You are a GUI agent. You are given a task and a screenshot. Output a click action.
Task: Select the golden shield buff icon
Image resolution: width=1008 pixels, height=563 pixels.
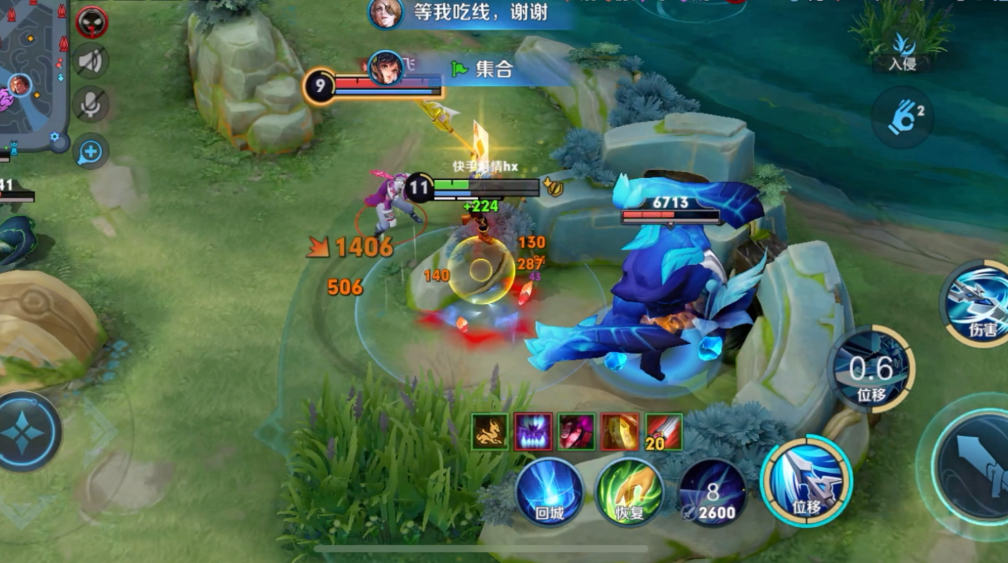(x=620, y=431)
